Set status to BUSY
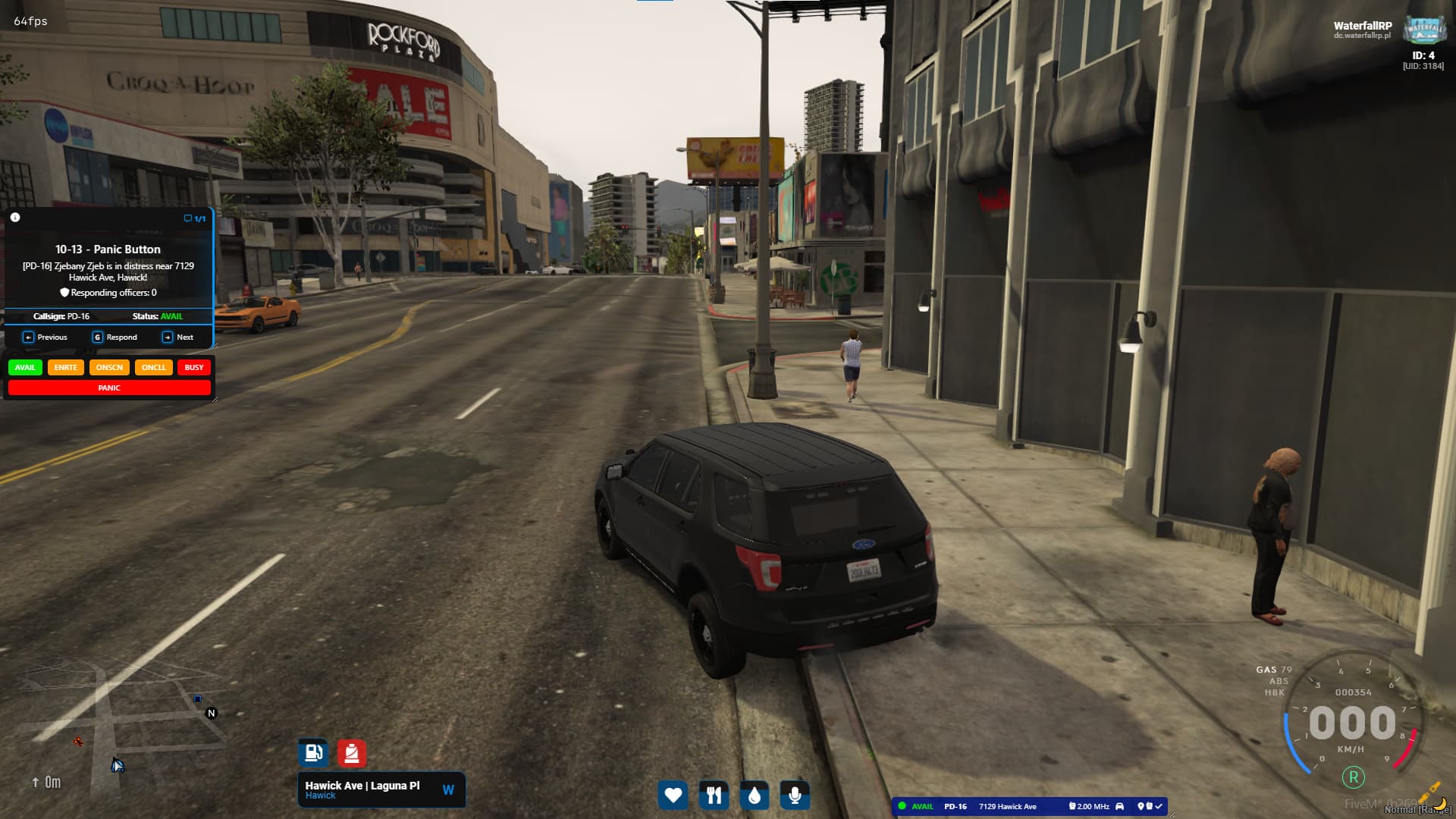1456x819 pixels. (x=194, y=368)
